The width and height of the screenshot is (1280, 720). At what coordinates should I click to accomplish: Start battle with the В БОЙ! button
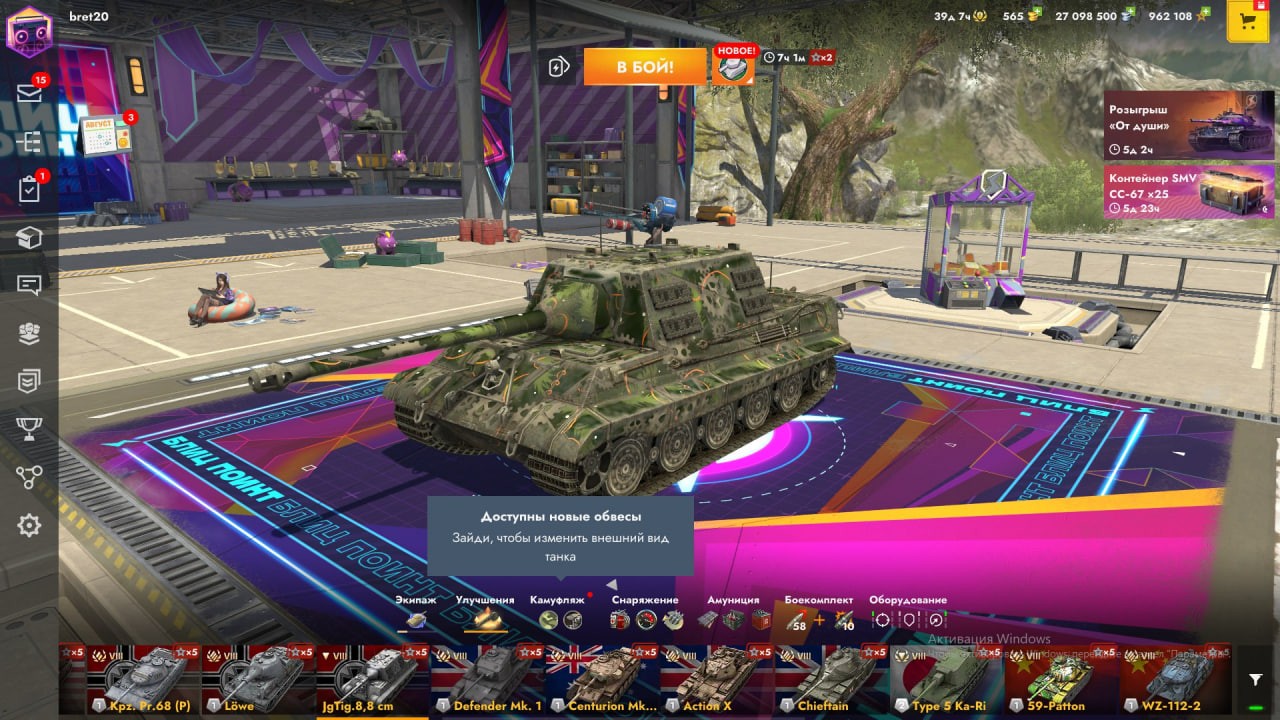(x=645, y=67)
